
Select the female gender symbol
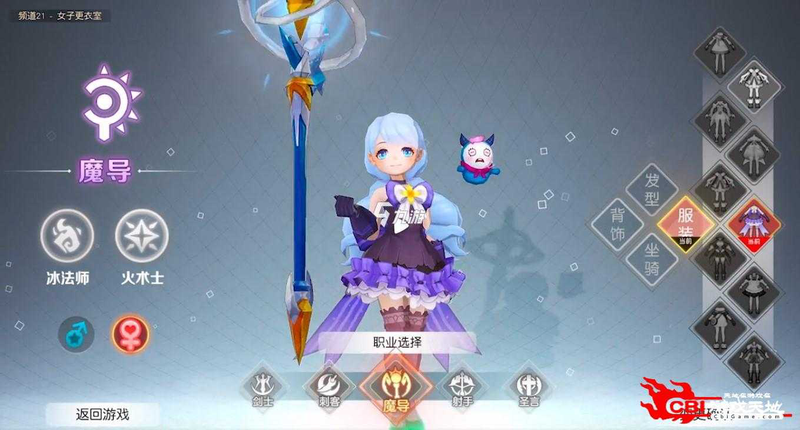point(130,332)
